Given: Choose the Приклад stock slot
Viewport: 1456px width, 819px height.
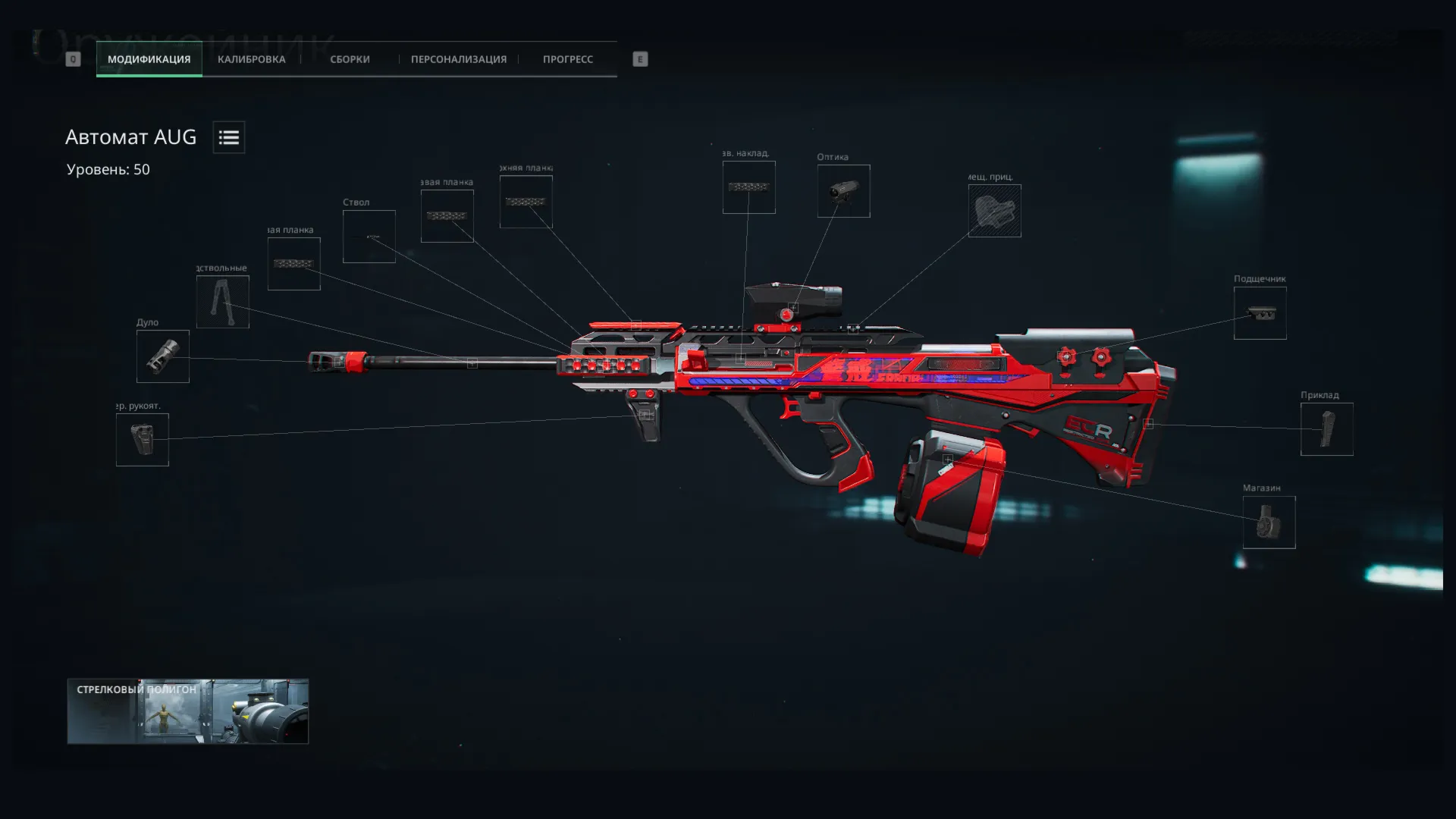Looking at the screenshot, I should tap(1326, 429).
